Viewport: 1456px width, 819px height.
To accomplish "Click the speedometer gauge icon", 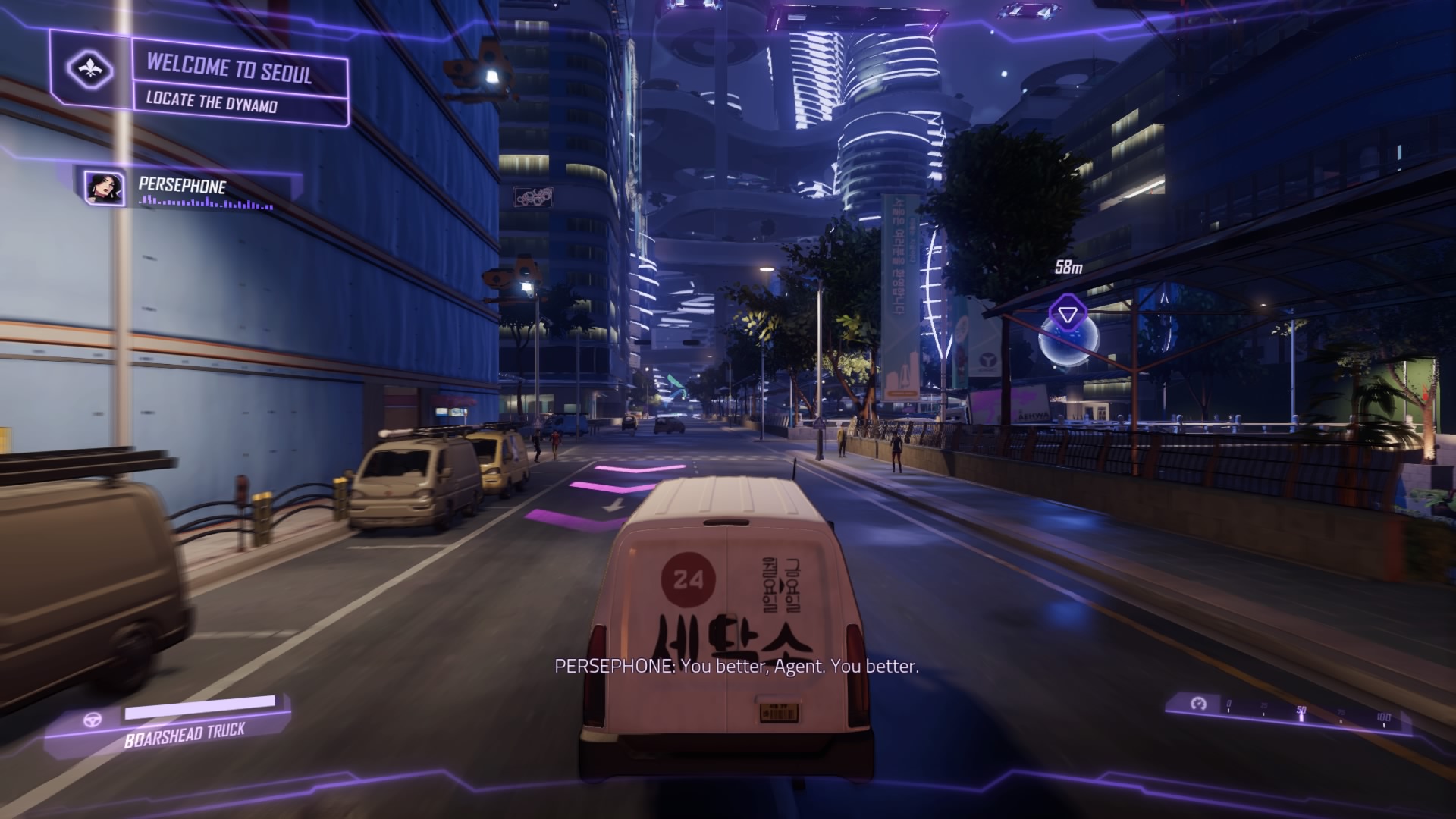I will coord(1198,704).
